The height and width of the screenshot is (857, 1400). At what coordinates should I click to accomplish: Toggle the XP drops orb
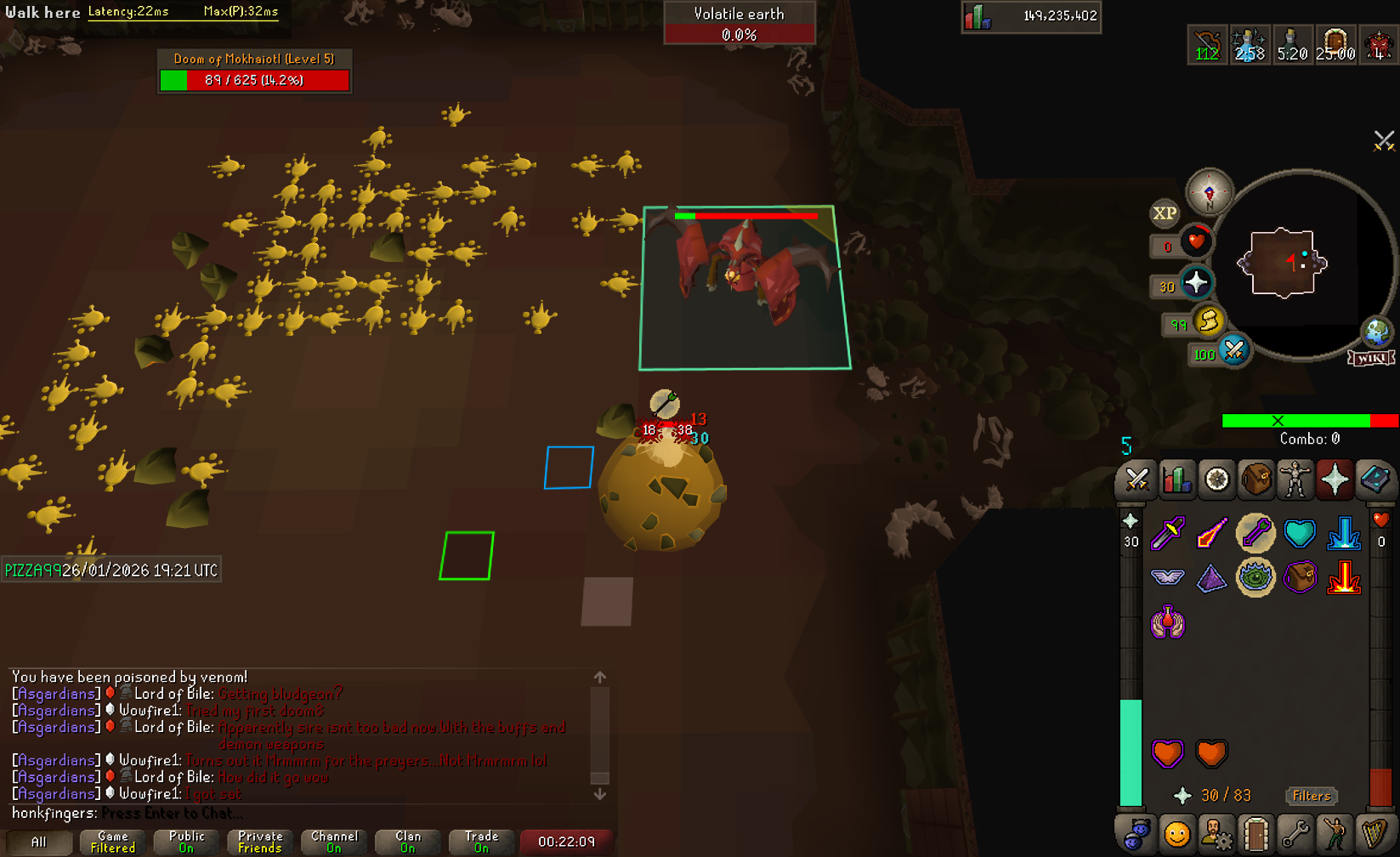(x=1165, y=213)
